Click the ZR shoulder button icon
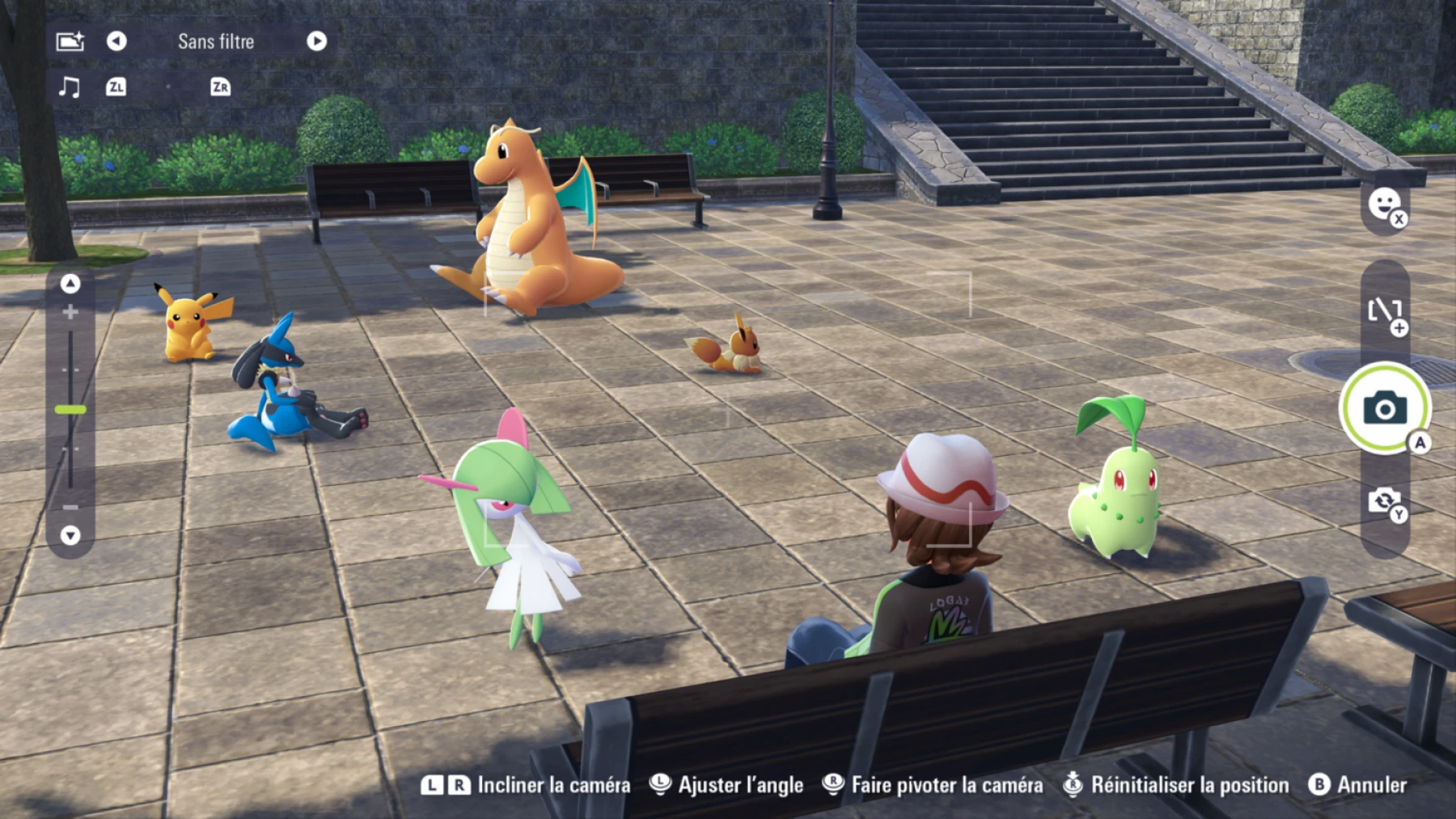Image resolution: width=1456 pixels, height=819 pixels. 217,87
